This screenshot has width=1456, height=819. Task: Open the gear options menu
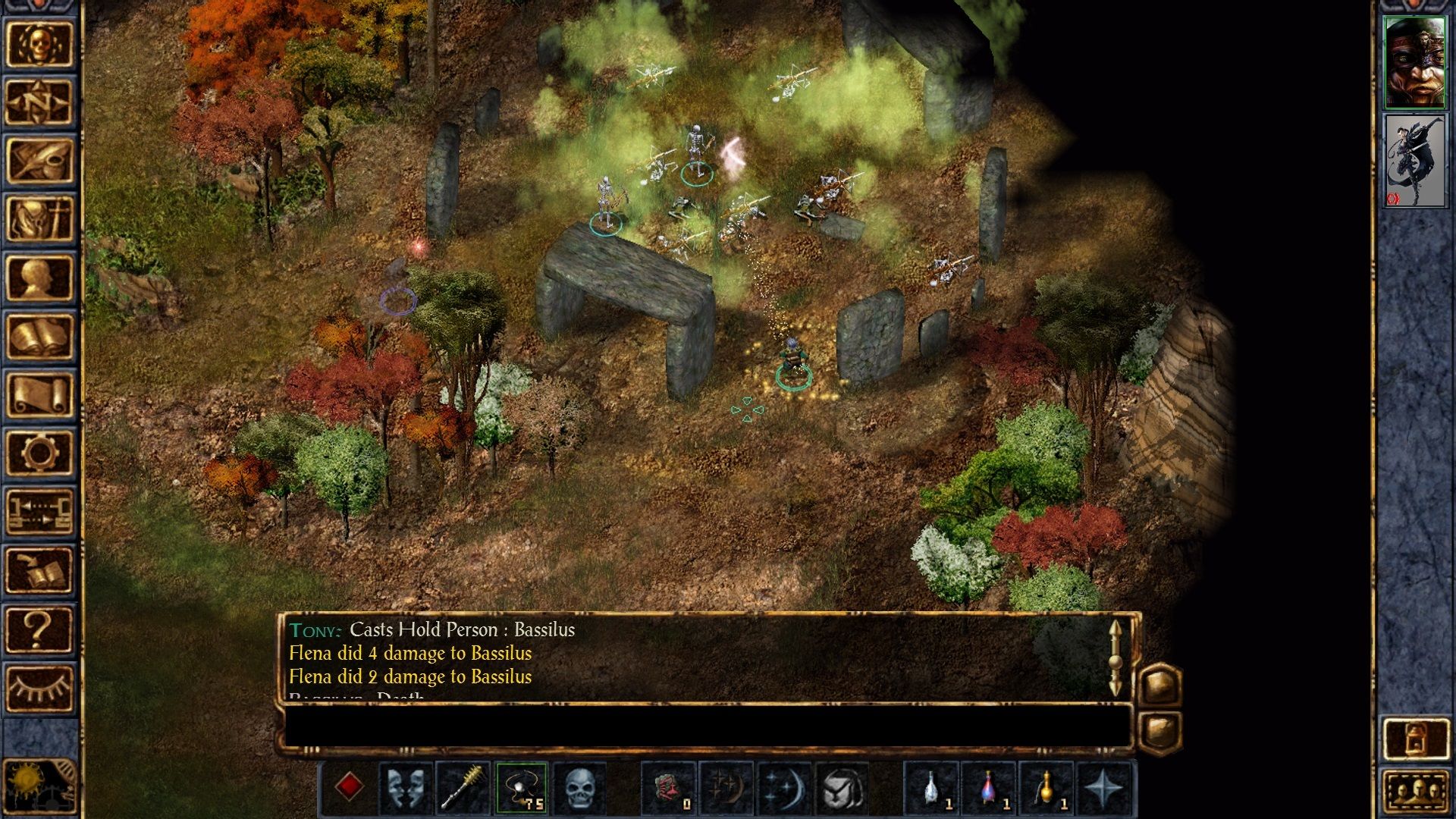pyautogui.click(x=39, y=453)
